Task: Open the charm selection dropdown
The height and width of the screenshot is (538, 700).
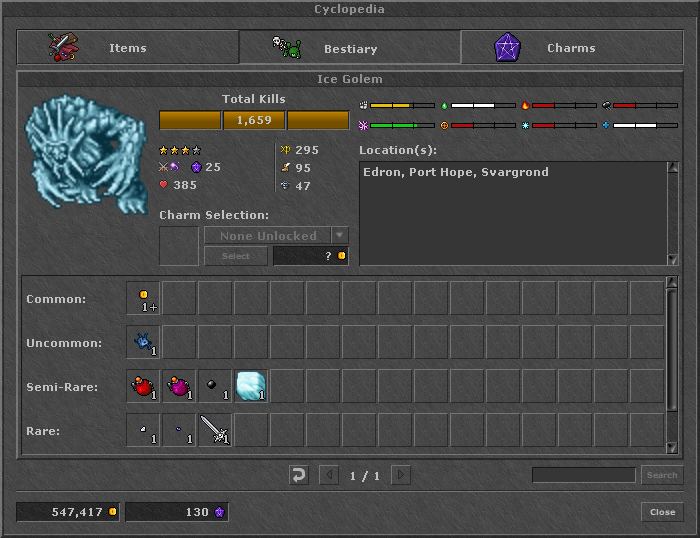Action: 340,236
